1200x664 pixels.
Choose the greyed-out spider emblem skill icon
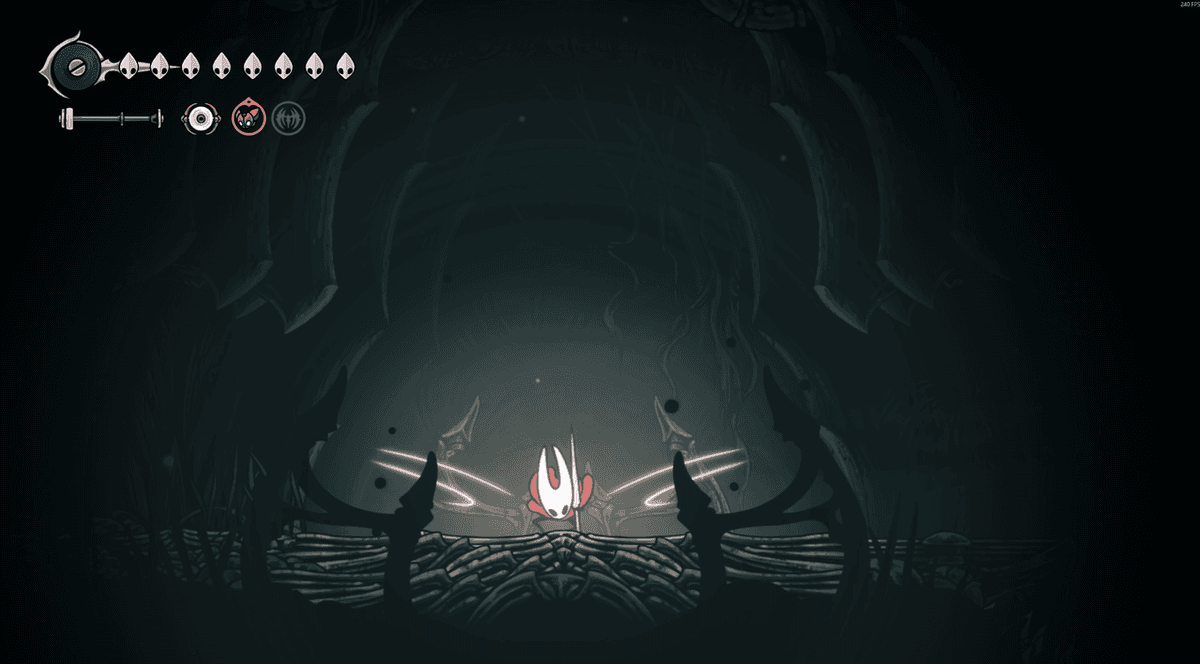click(289, 119)
